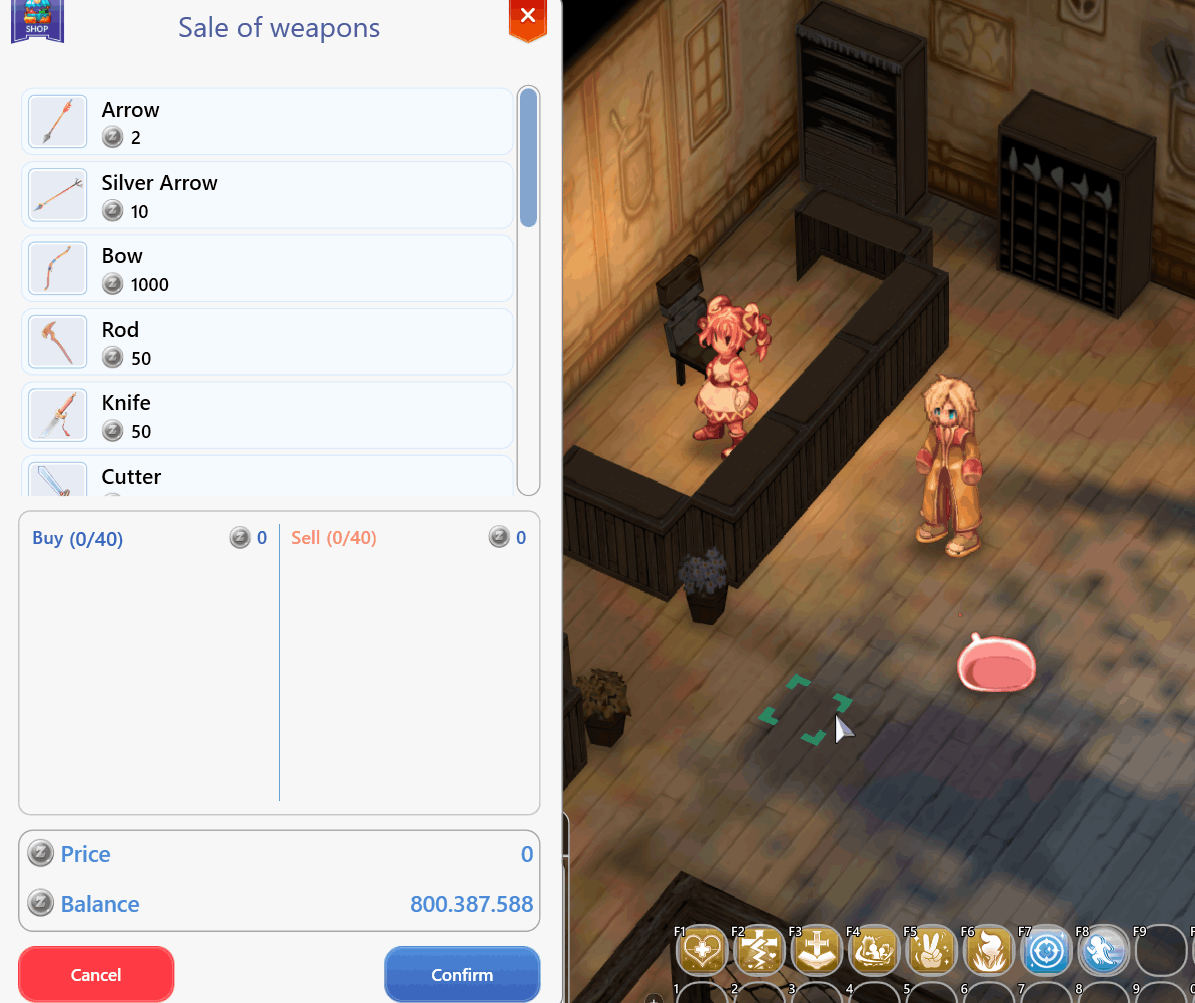1195x1003 pixels.
Task: Activate the cross and book skill on F3
Action: (x=817, y=950)
